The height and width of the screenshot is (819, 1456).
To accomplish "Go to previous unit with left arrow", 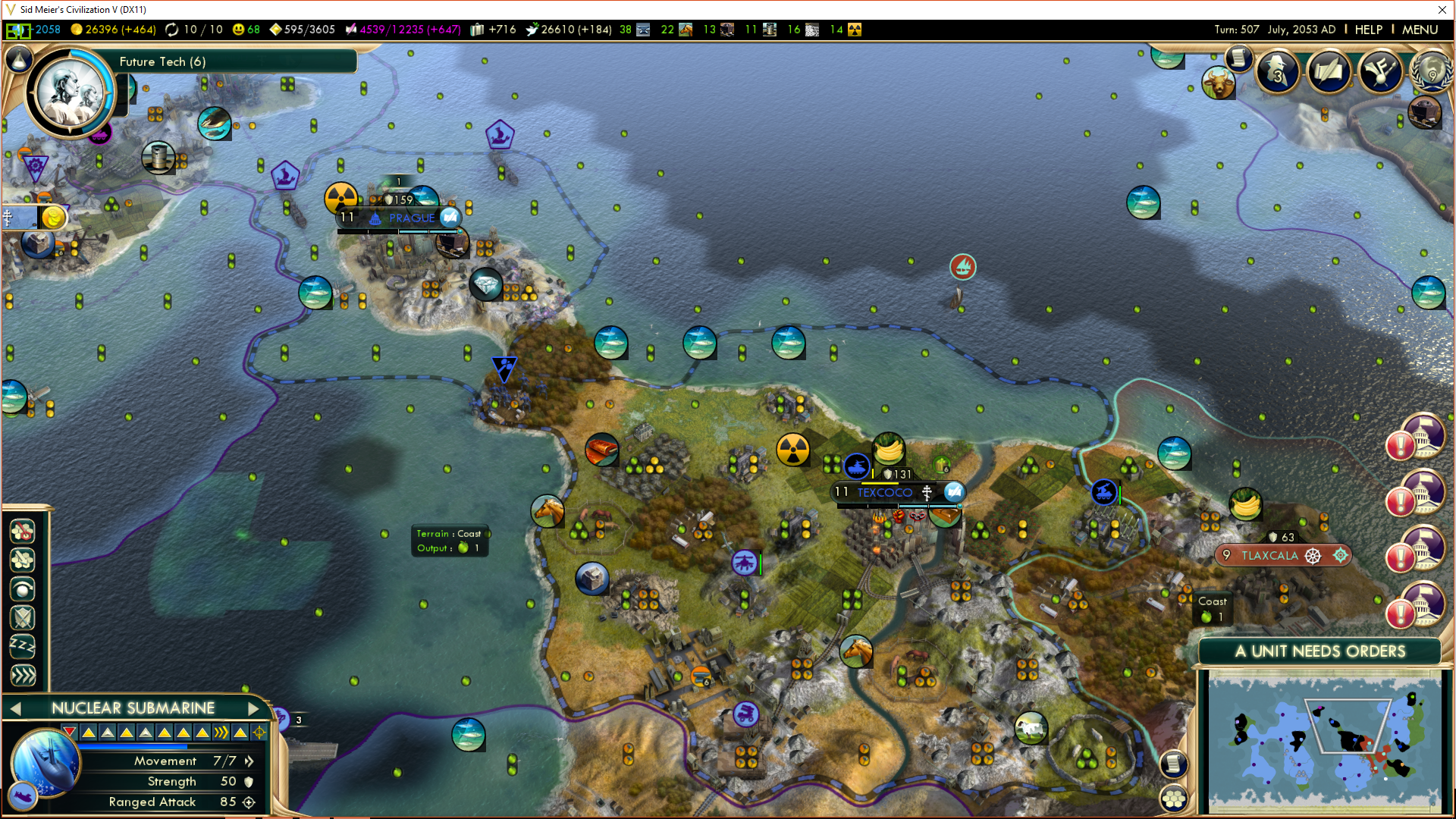I will tap(16, 708).
